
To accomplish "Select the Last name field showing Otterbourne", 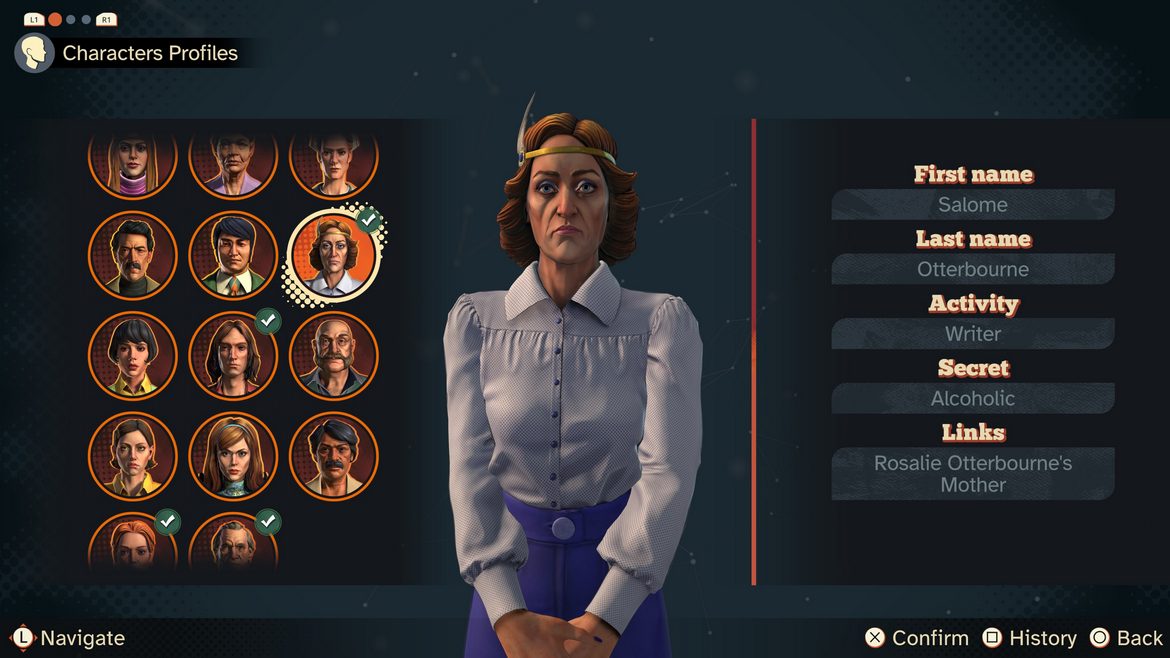I will click(973, 269).
